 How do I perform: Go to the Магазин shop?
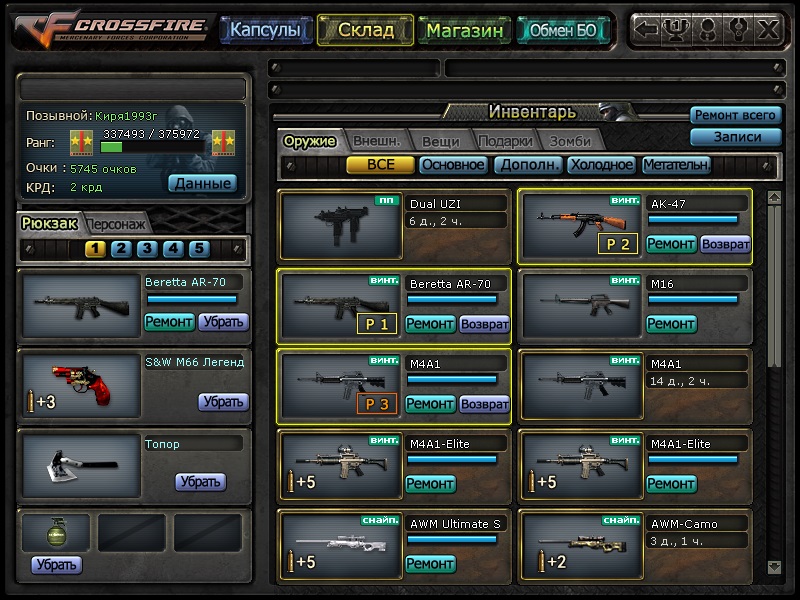pyautogui.click(x=464, y=30)
